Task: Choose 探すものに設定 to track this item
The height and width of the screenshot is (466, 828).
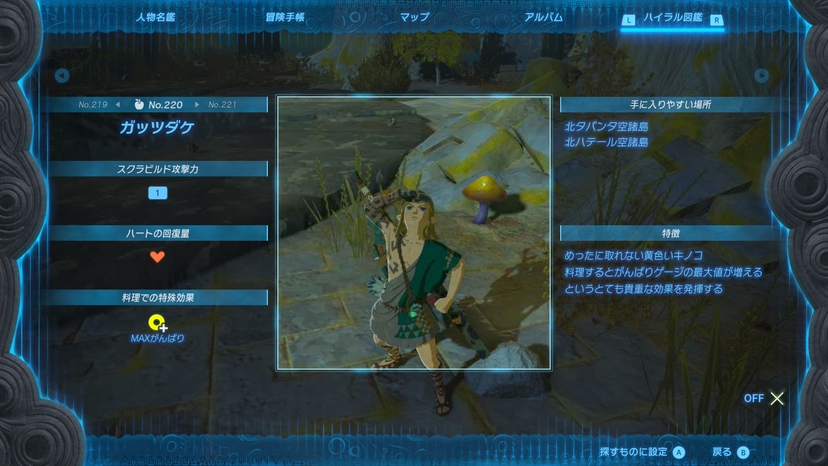Action: (x=642, y=452)
